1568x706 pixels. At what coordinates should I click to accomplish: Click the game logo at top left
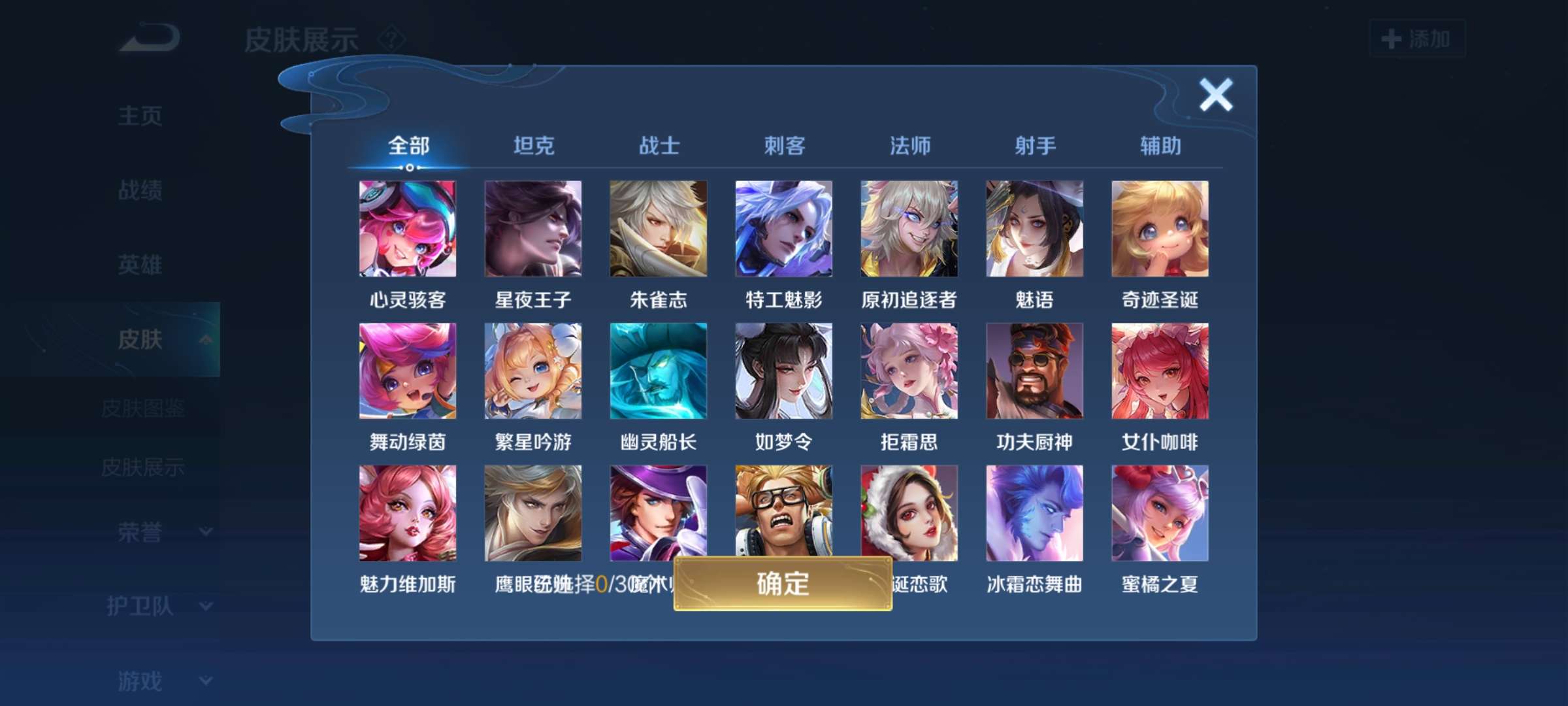(x=149, y=37)
